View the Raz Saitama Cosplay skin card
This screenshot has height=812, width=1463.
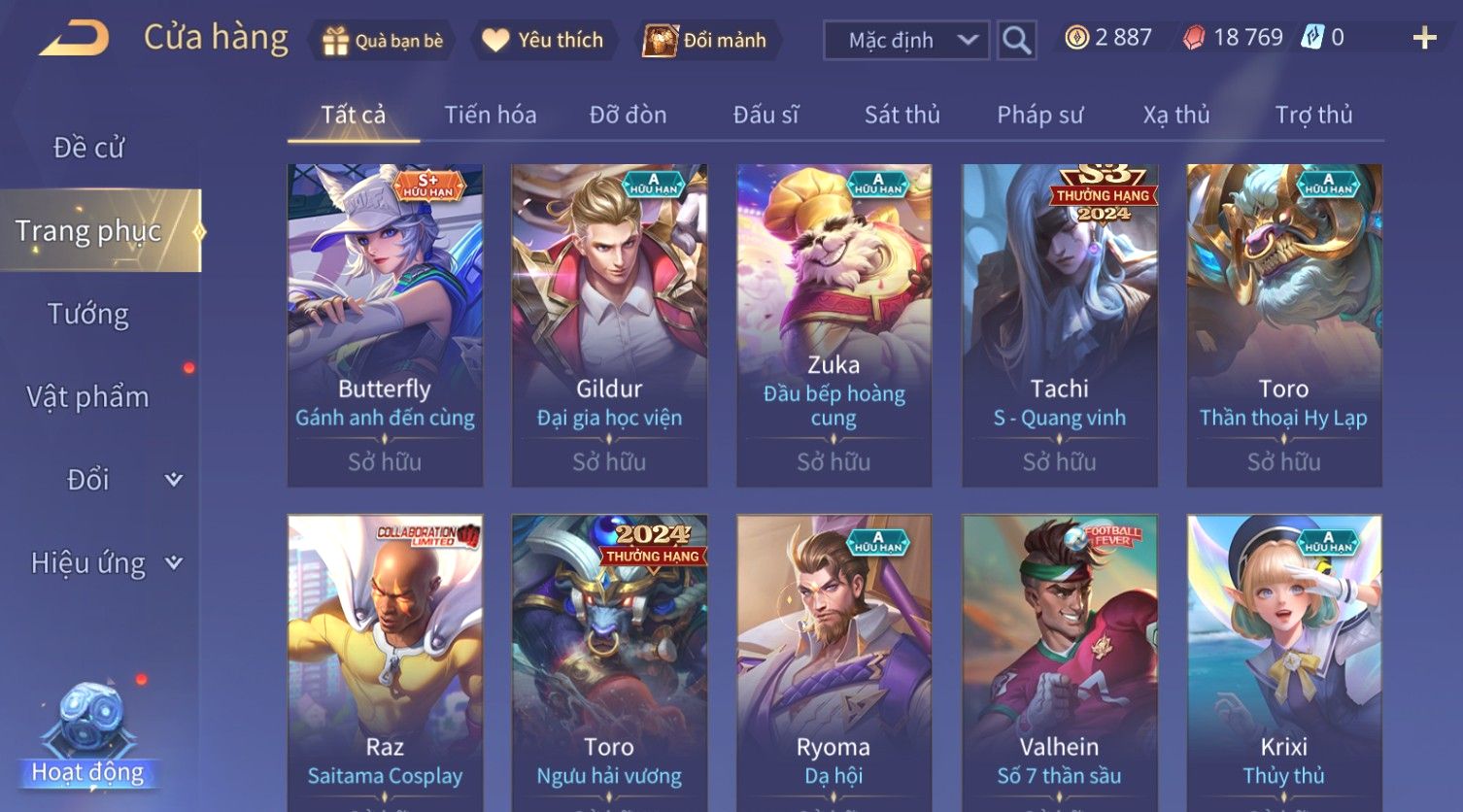coord(385,660)
